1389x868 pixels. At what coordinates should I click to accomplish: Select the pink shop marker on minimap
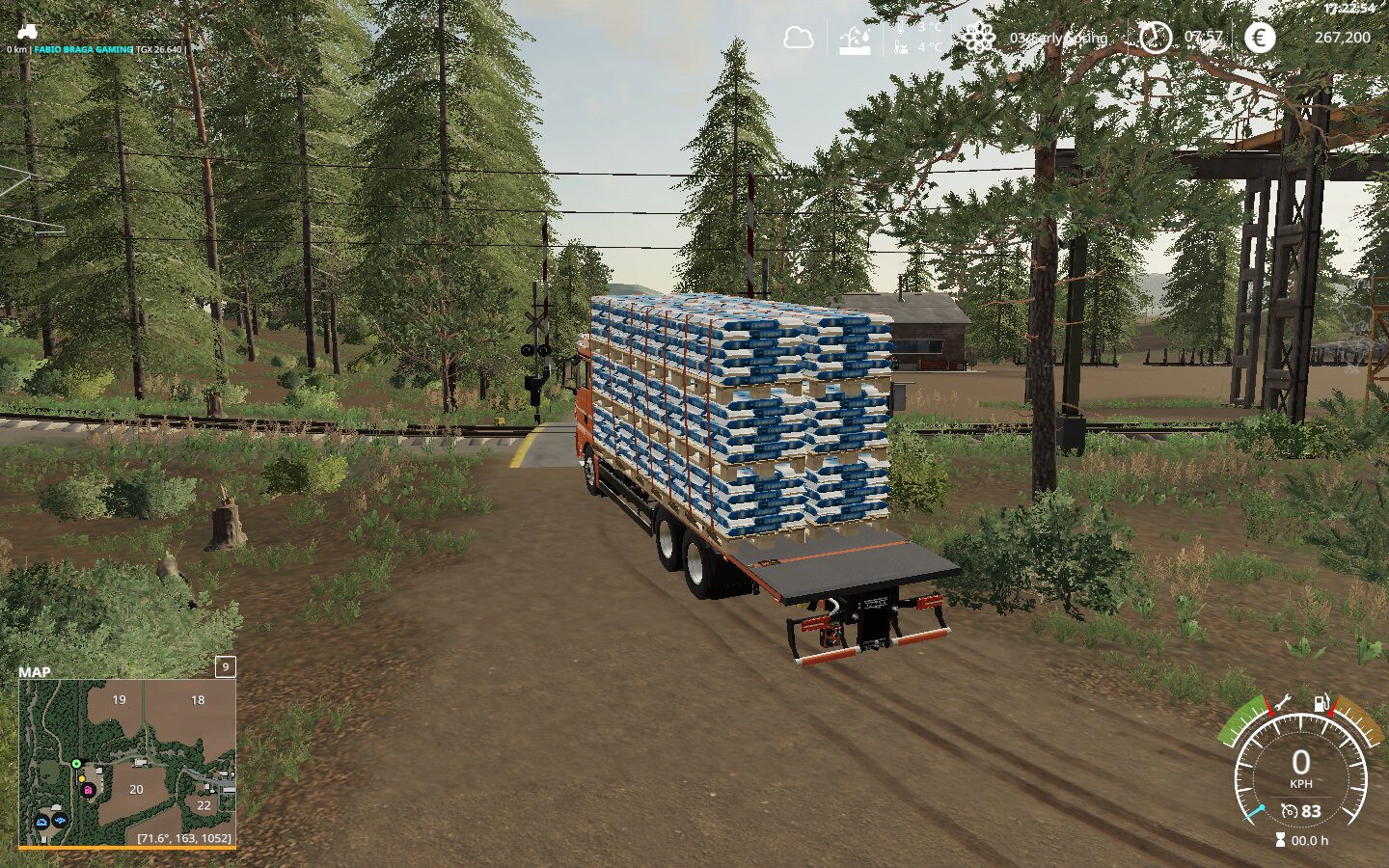pyautogui.click(x=88, y=790)
